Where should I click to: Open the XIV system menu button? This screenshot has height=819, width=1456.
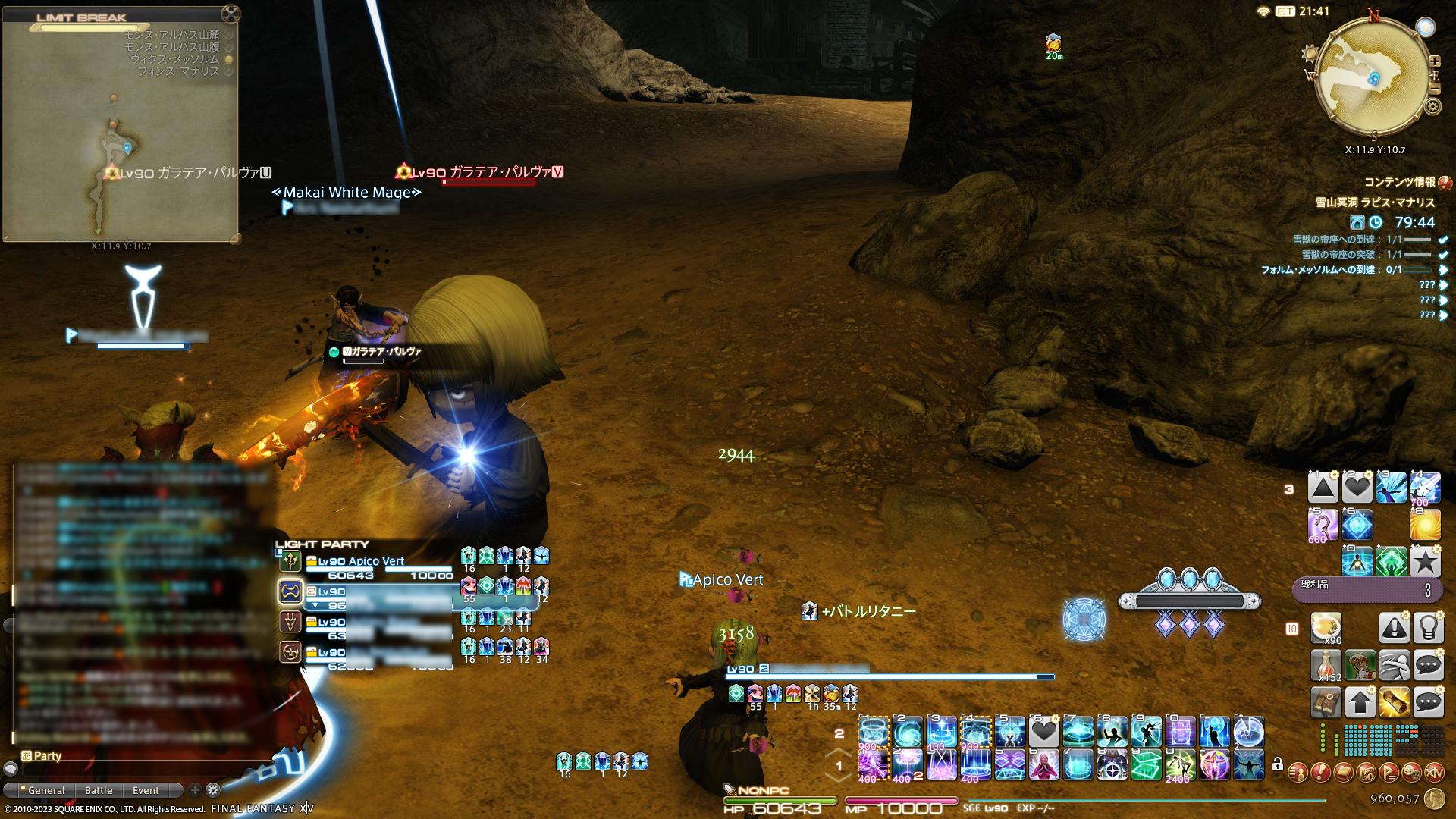[x=1434, y=772]
